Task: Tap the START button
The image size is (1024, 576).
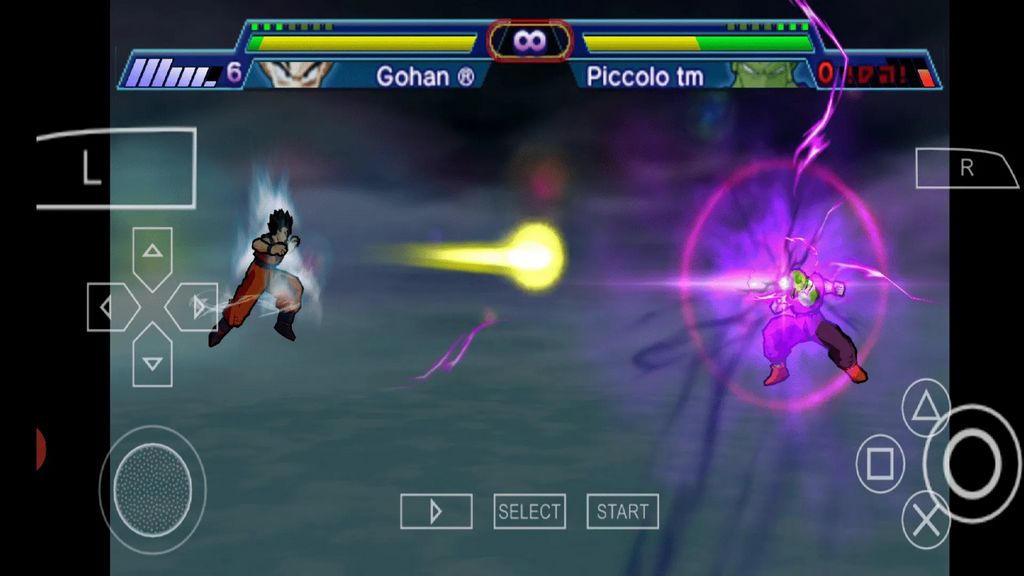Action: (x=622, y=512)
